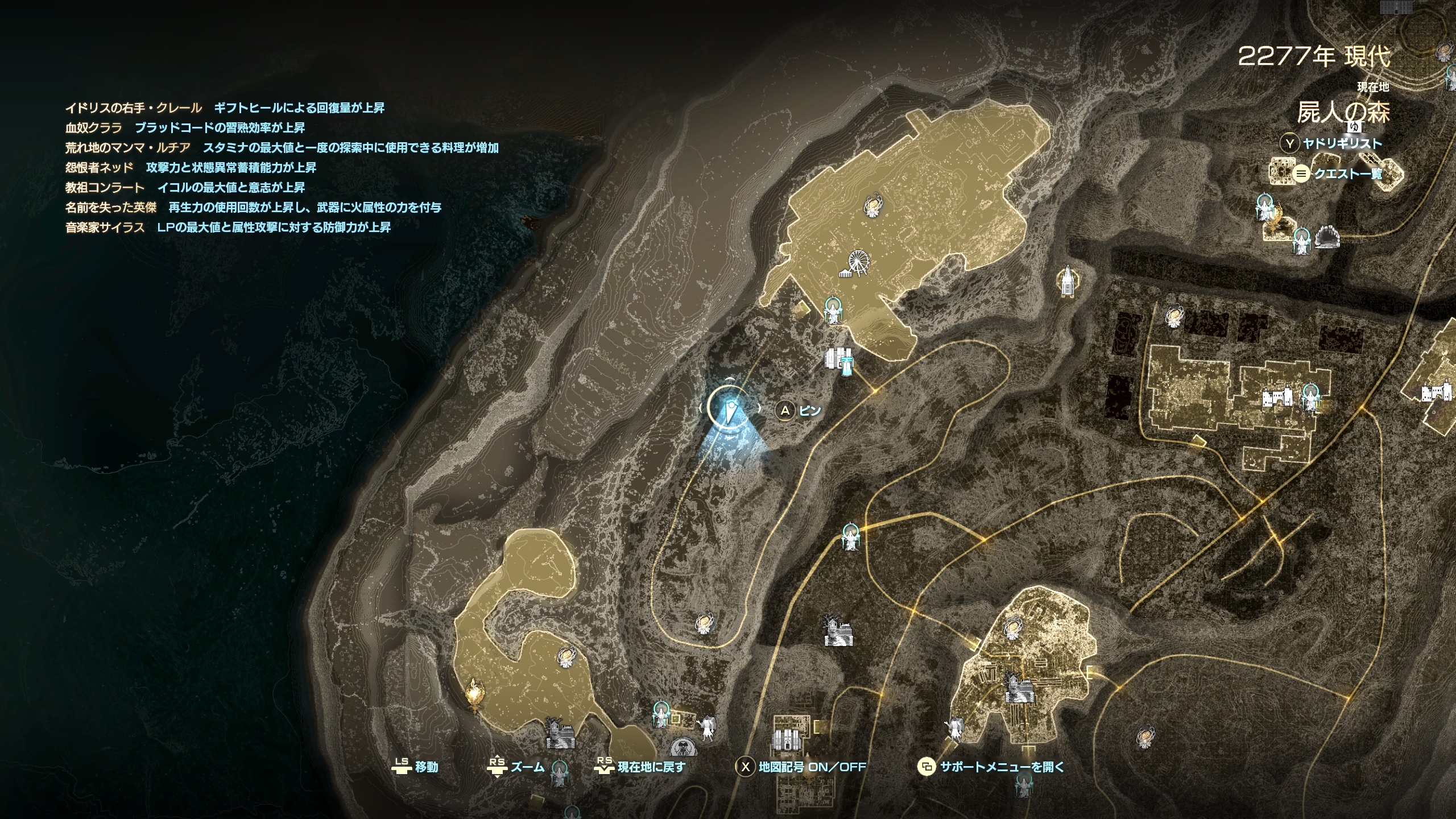The height and width of the screenshot is (819, 1456).
Task: Click 現在地に戻す to recenter the map
Action: click(651, 767)
